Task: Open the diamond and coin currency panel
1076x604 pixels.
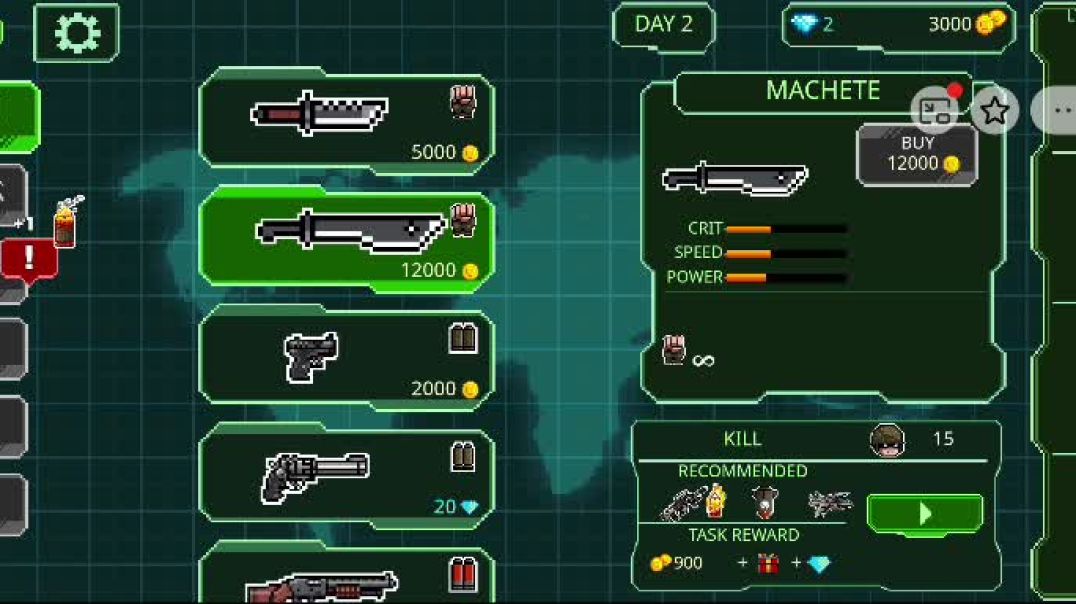Action: tap(897, 25)
